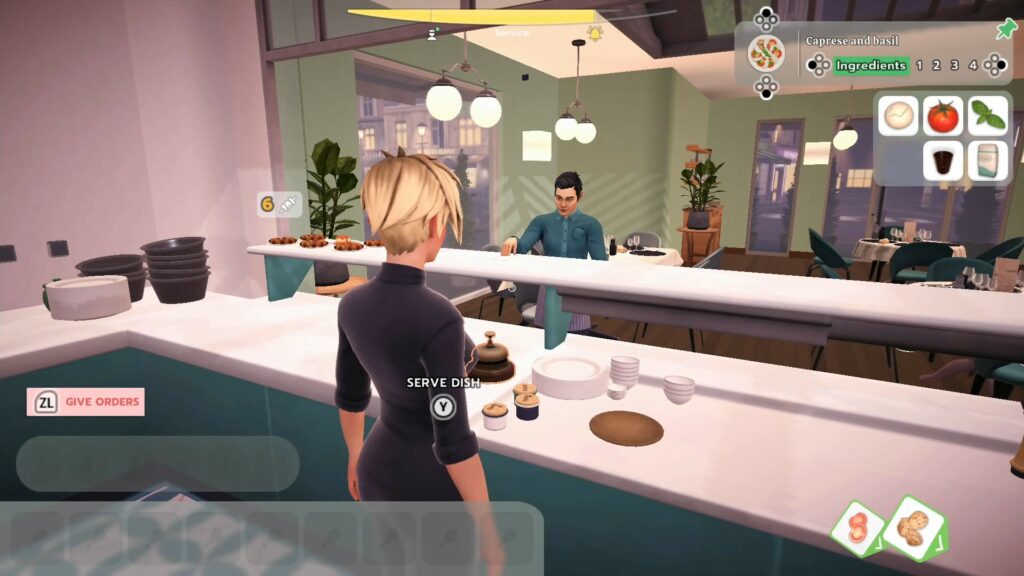Open recipe step 1
The height and width of the screenshot is (576, 1024).
[x=920, y=66]
